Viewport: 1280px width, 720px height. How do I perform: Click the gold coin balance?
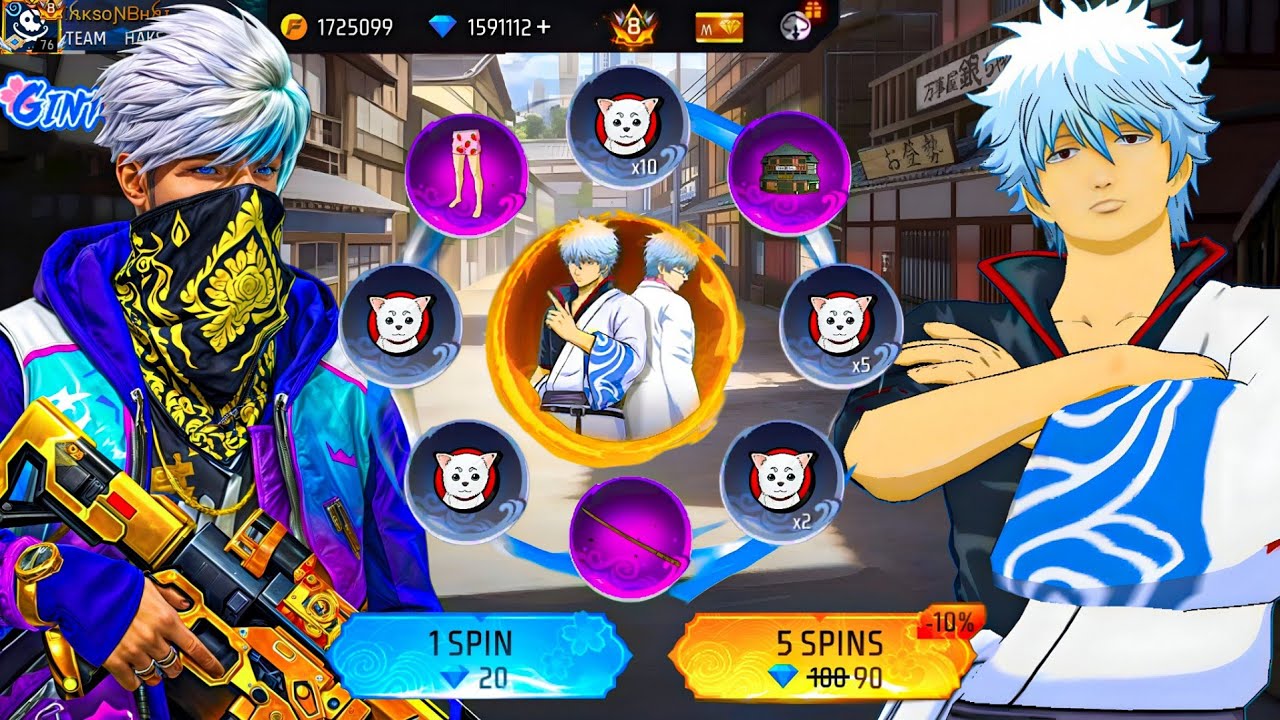click(x=337, y=27)
